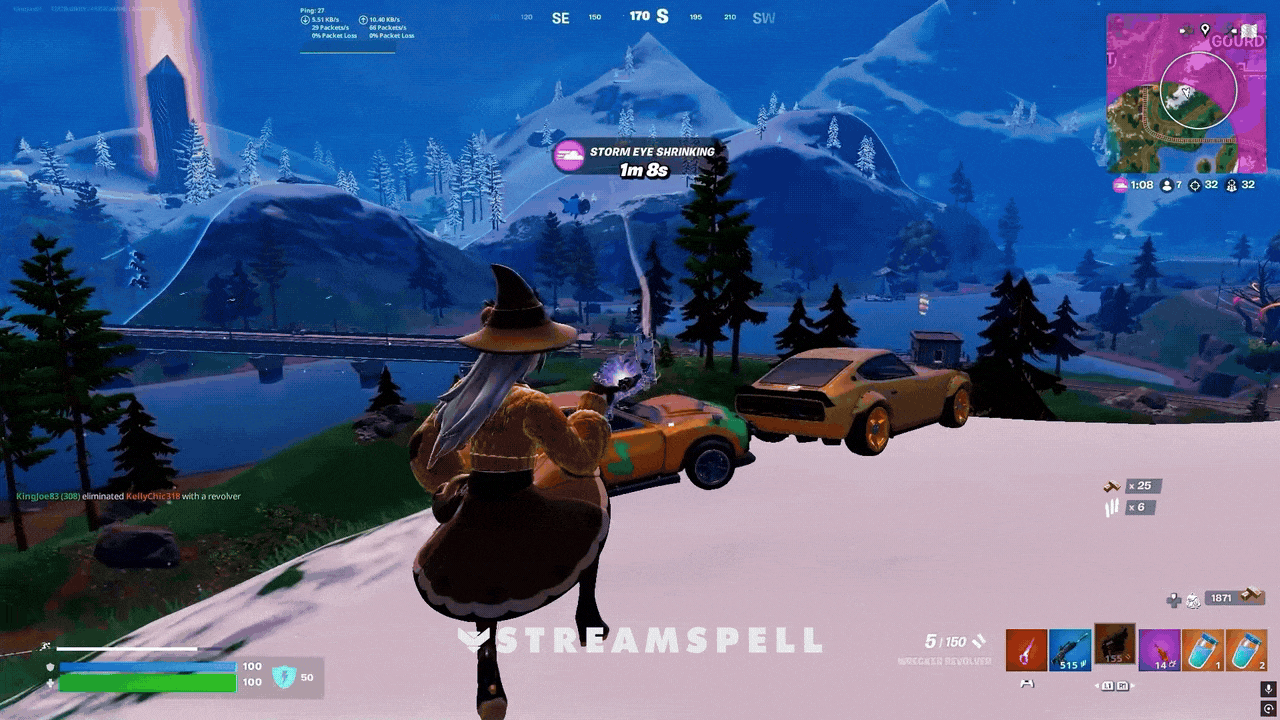The image size is (1280, 720).
Task: Toggle the microphone button
Action: [1268, 690]
